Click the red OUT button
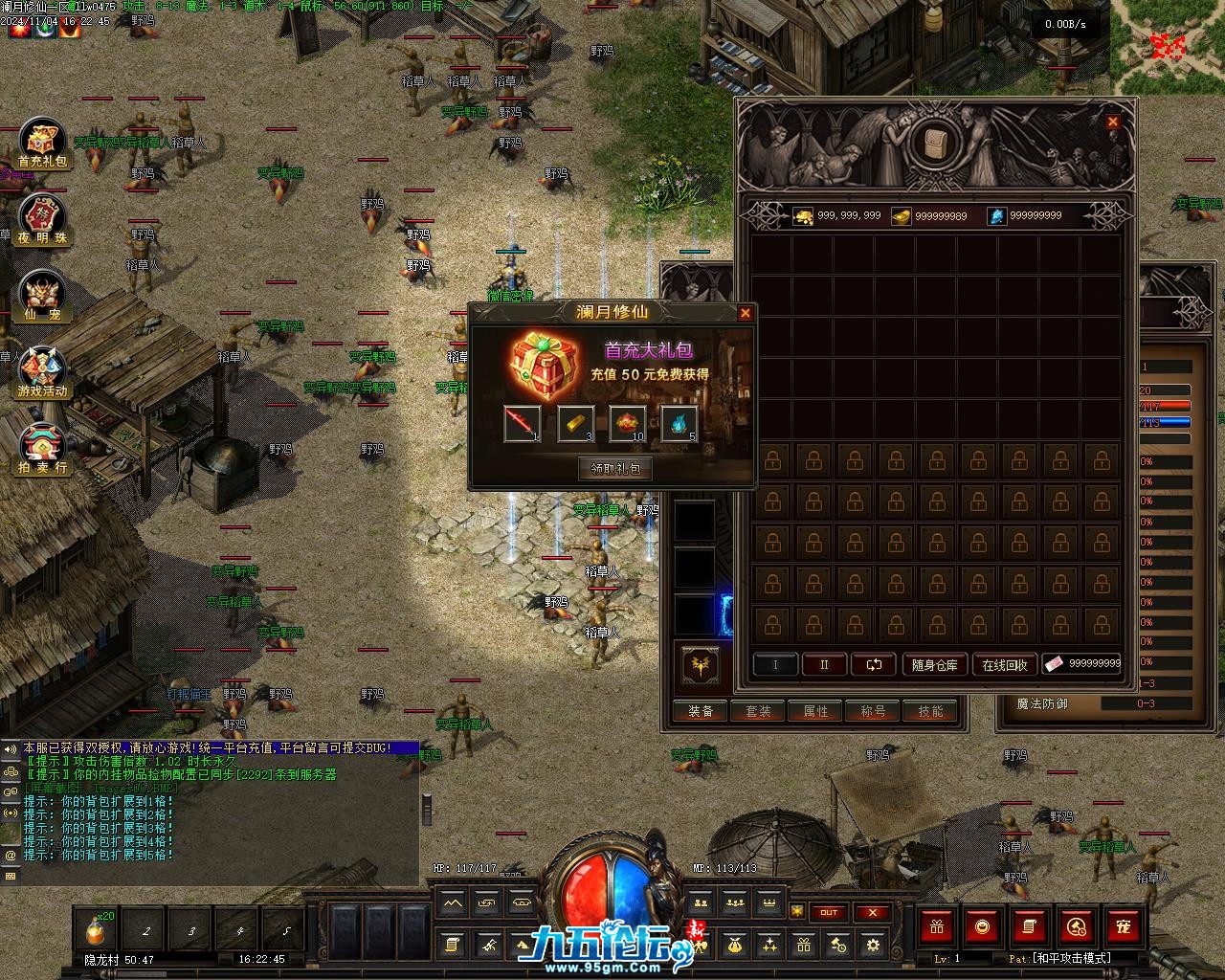 coord(829,912)
